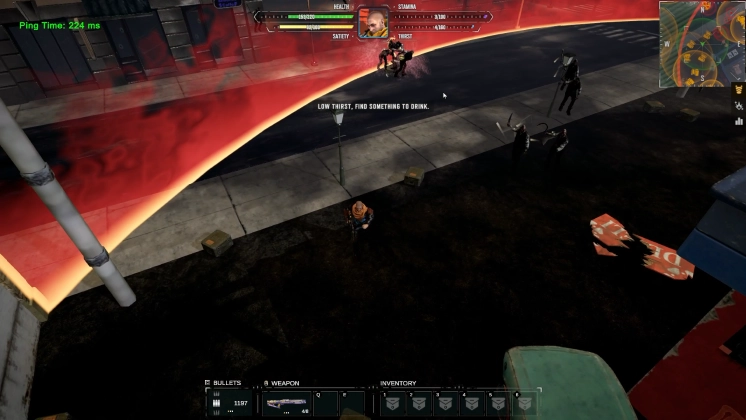Open the bar chart stats icon
746x420 pixels.
coord(739,121)
